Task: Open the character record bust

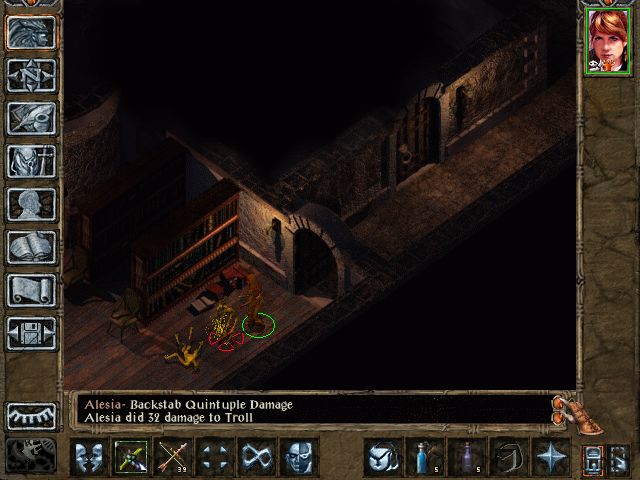Action: (x=31, y=204)
